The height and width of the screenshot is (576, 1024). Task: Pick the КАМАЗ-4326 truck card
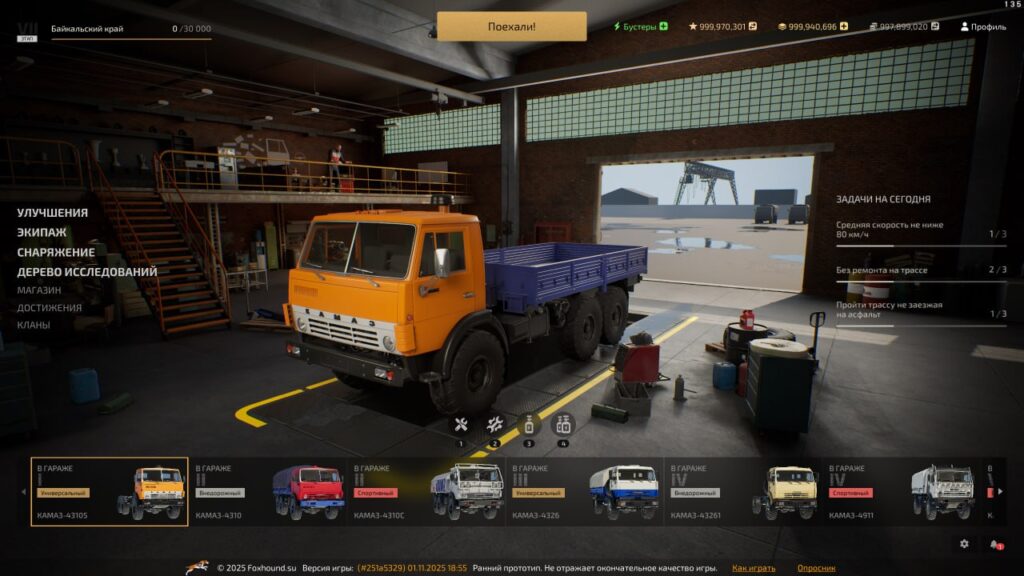click(x=585, y=492)
